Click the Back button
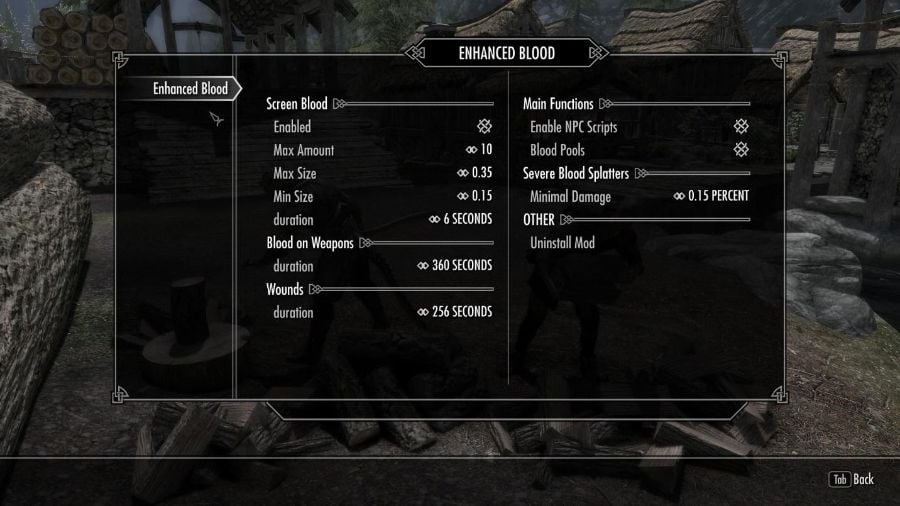This screenshot has width=900, height=506. (852, 479)
